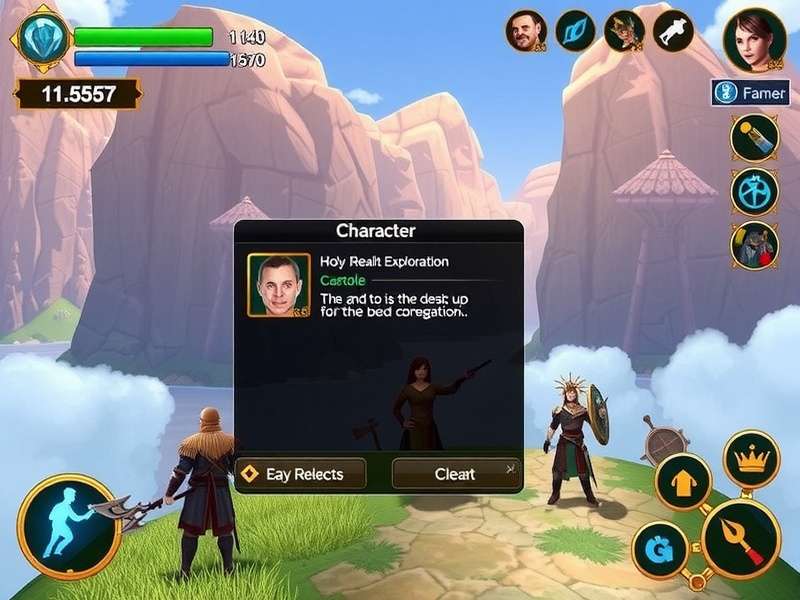Use the spear attack button

(x=740, y=540)
